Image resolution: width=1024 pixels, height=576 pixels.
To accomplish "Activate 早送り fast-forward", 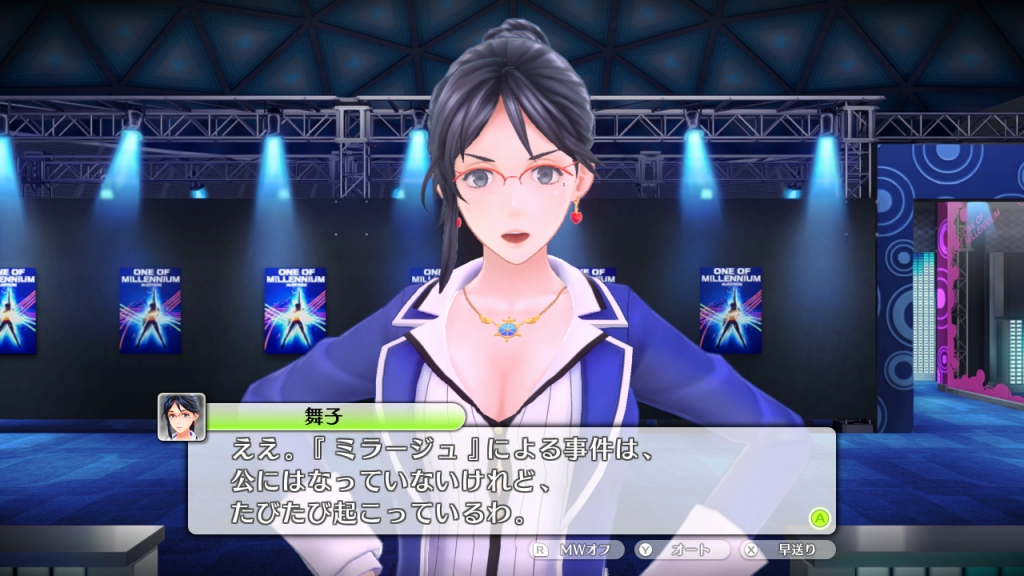I will 787,549.
